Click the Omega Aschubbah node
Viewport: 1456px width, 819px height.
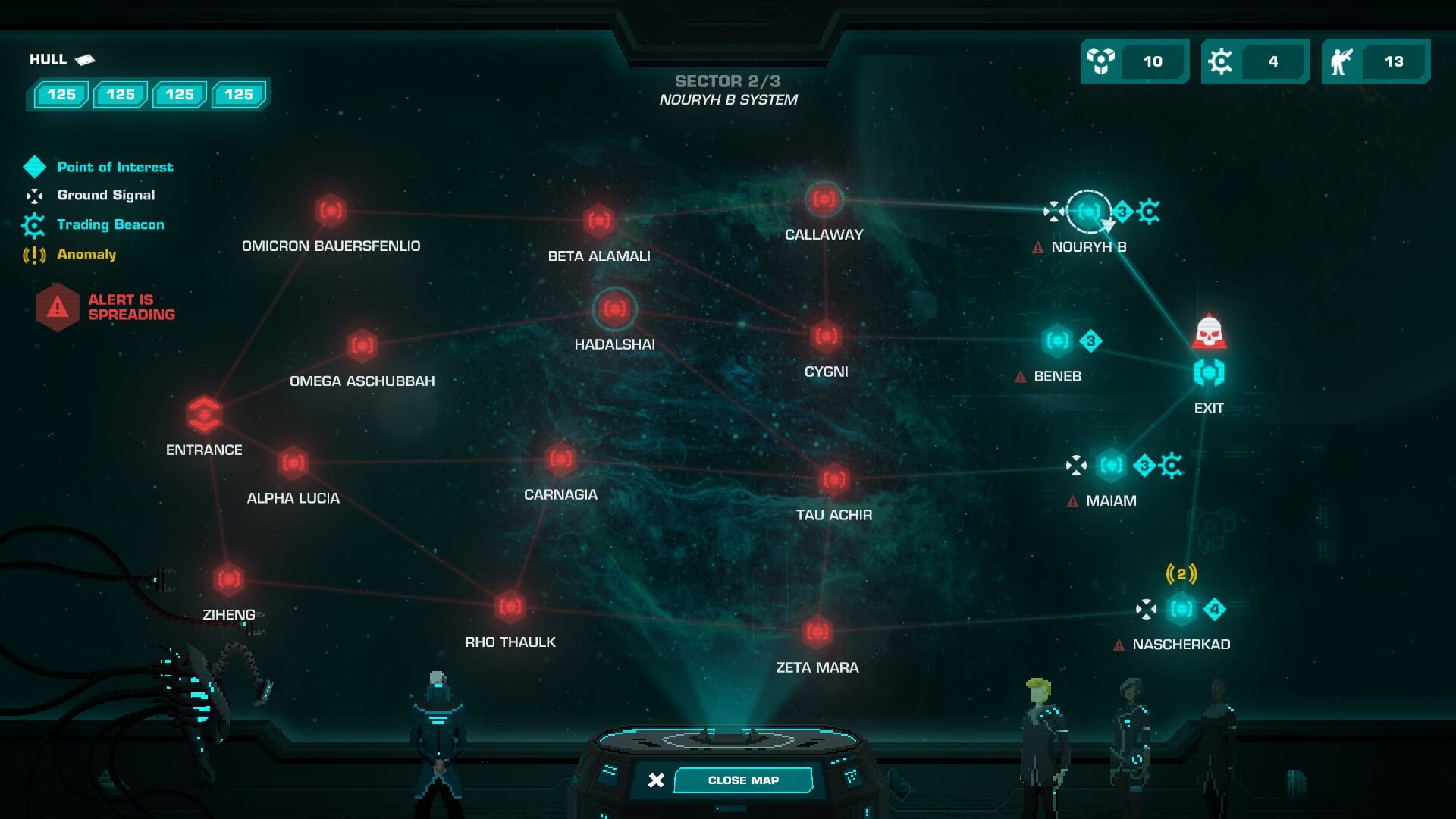click(x=362, y=346)
